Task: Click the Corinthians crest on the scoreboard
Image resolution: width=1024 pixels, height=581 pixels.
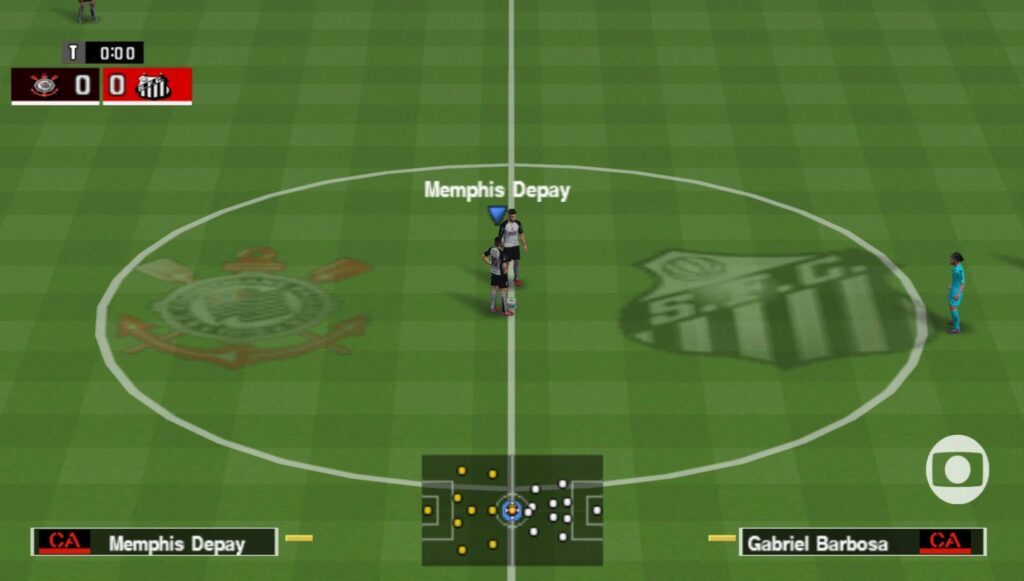Action: click(44, 86)
